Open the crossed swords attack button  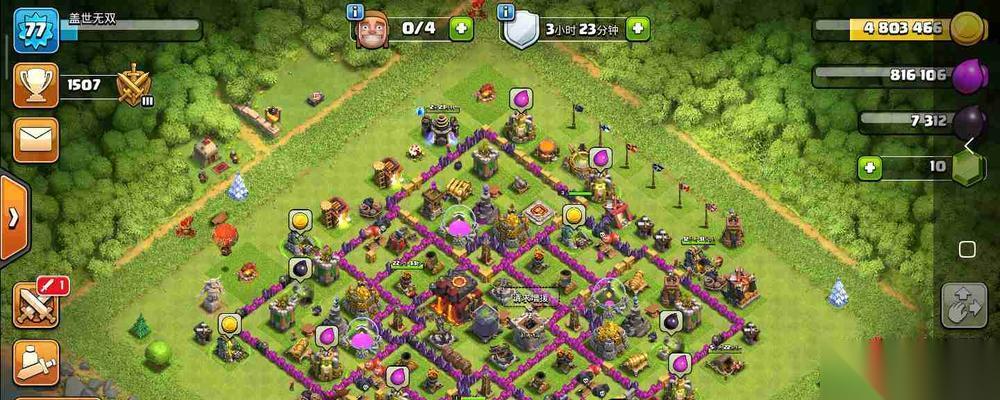click(x=36, y=304)
